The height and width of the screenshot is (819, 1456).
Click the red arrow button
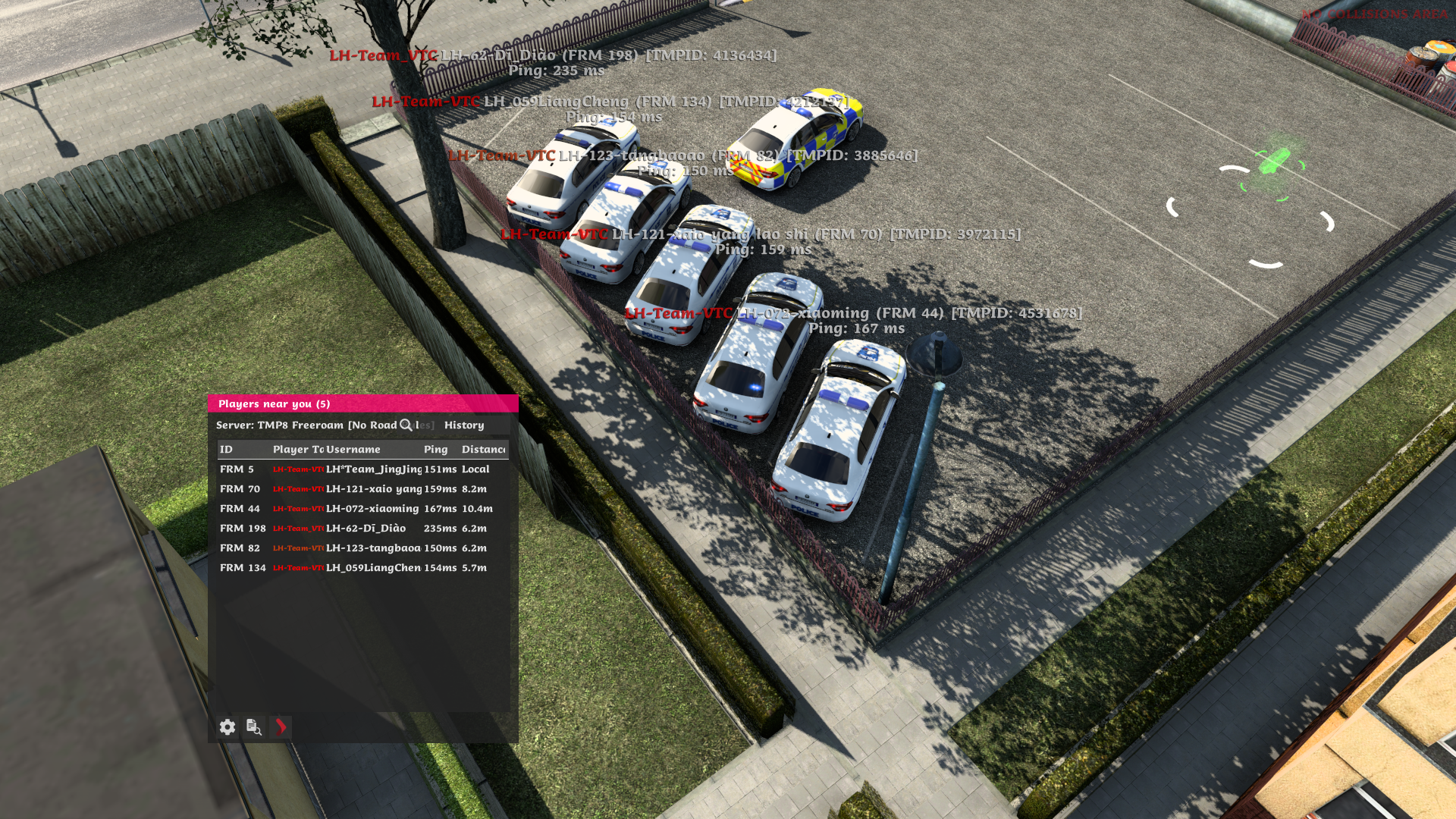281,727
